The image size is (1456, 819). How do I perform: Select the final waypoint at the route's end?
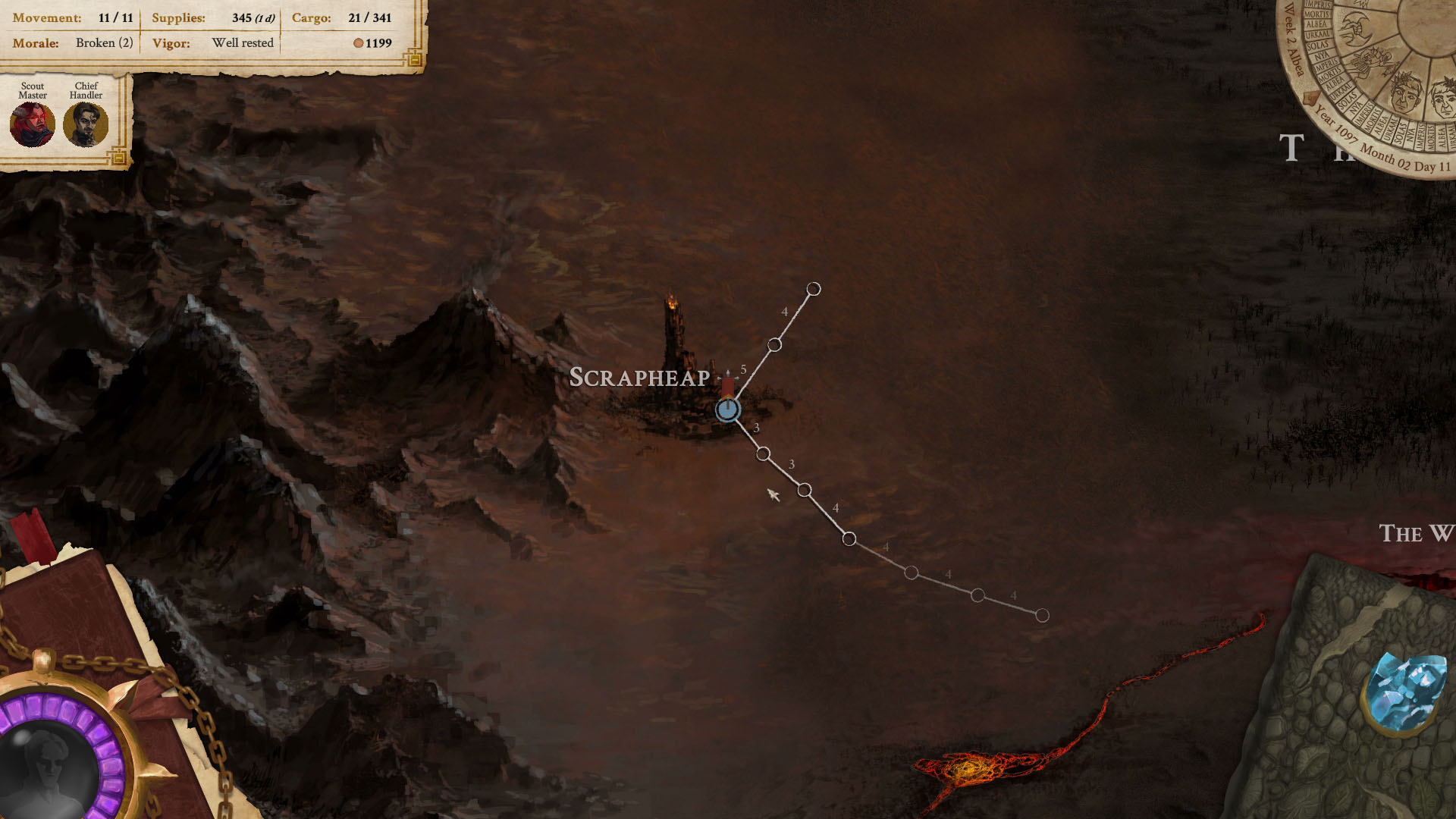tap(1042, 615)
